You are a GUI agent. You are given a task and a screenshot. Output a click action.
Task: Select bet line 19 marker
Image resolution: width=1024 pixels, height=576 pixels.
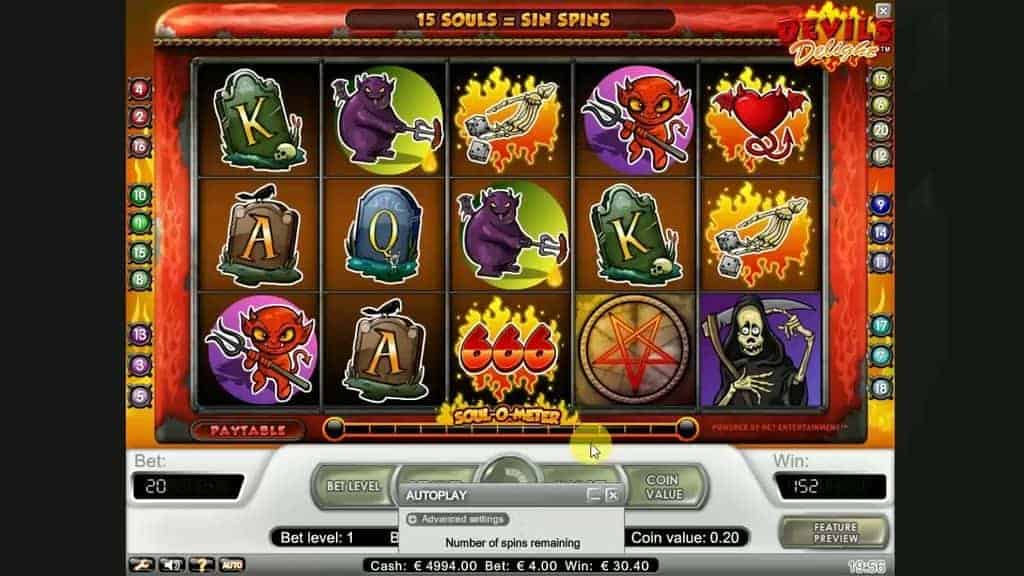coord(881,79)
